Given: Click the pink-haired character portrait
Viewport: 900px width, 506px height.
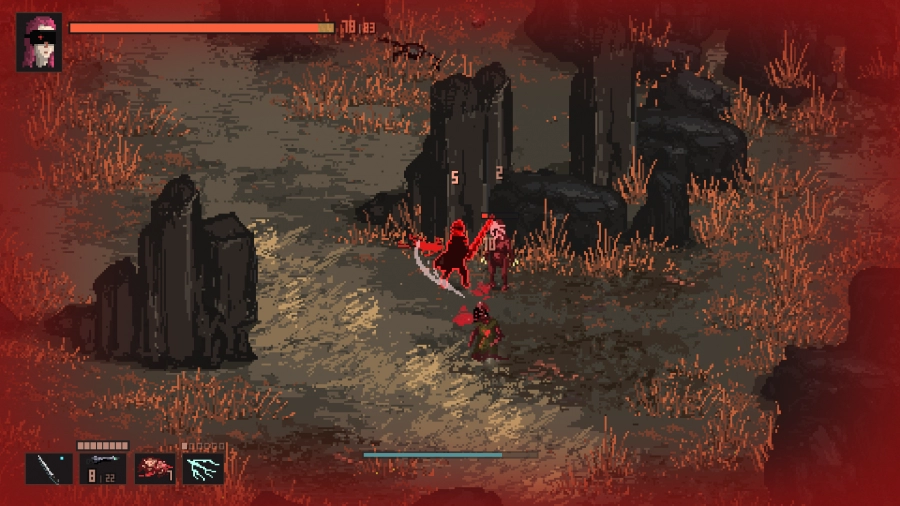Looking at the screenshot, I should [39, 42].
